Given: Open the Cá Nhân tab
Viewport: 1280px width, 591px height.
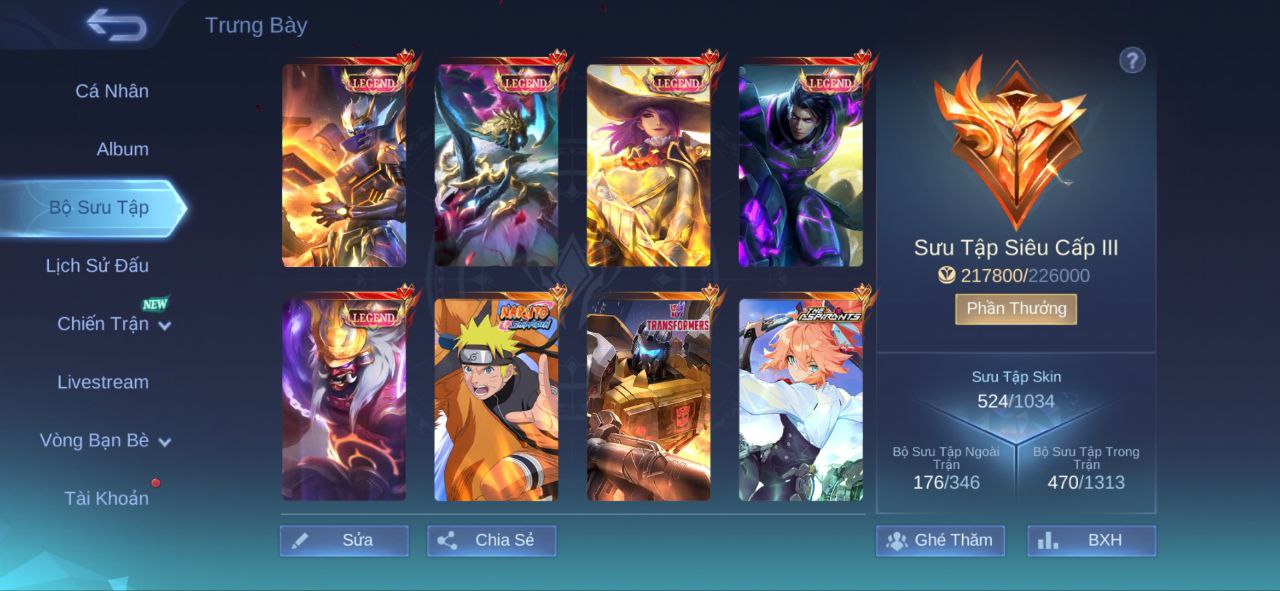Looking at the screenshot, I should tap(112, 91).
